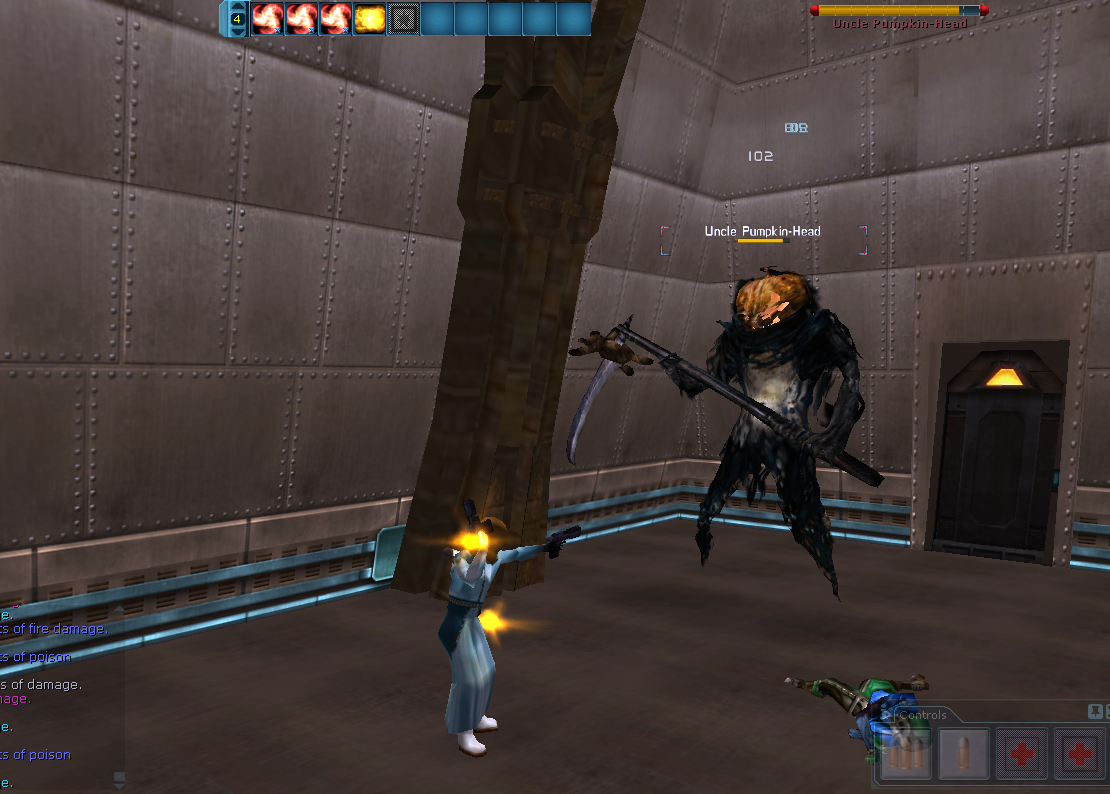
Task: Click the chat log scroll-up arrow
Action: (x=119, y=608)
